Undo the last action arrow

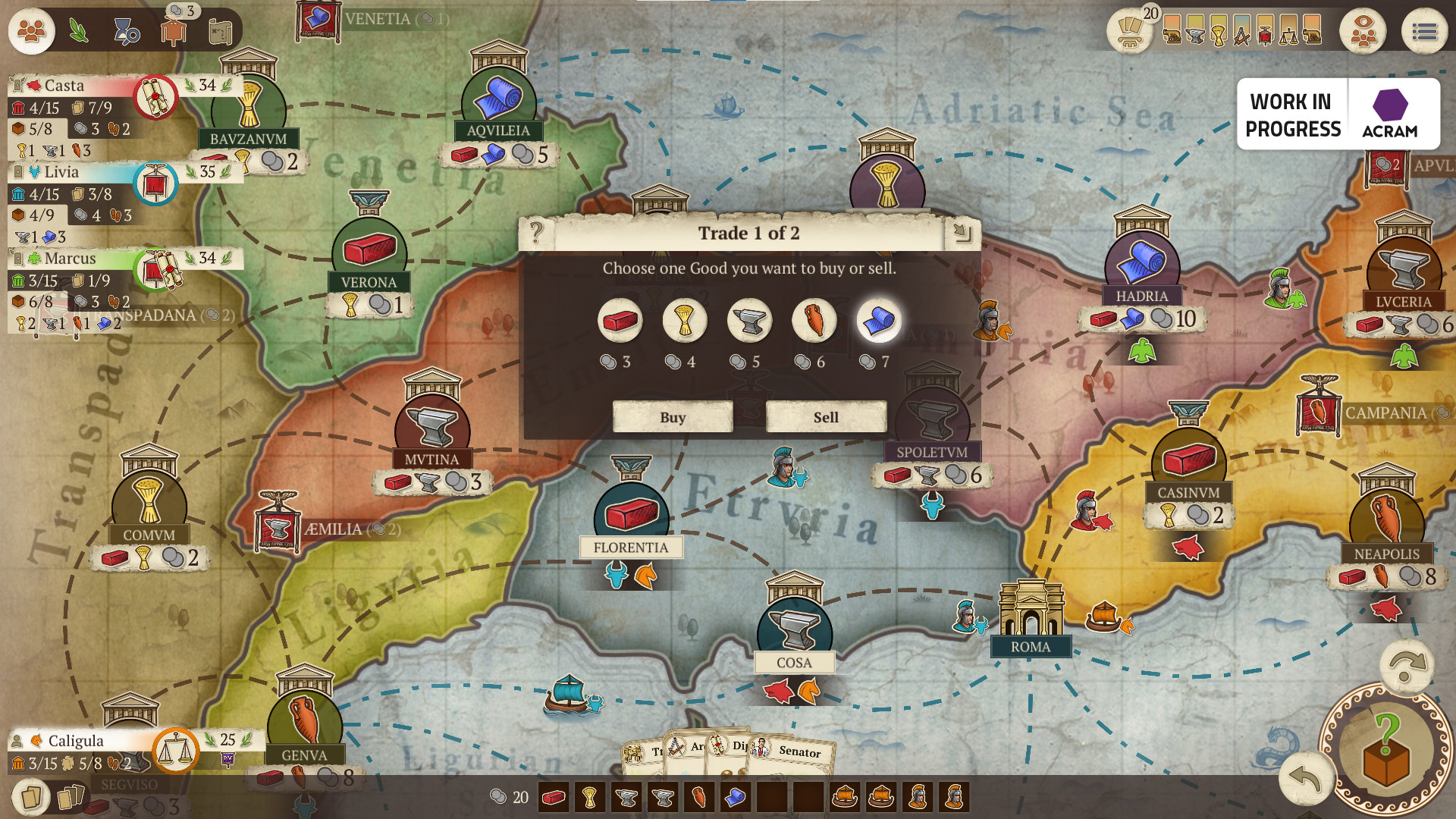tap(1304, 779)
